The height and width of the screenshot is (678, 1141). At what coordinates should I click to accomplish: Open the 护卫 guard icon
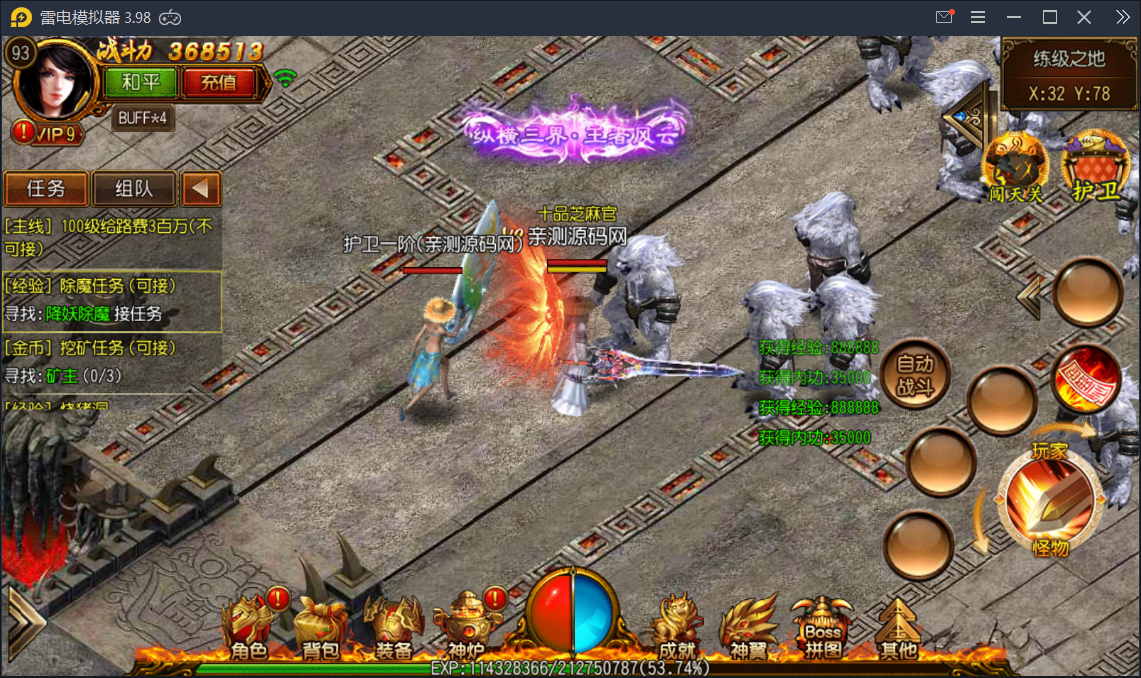1094,167
